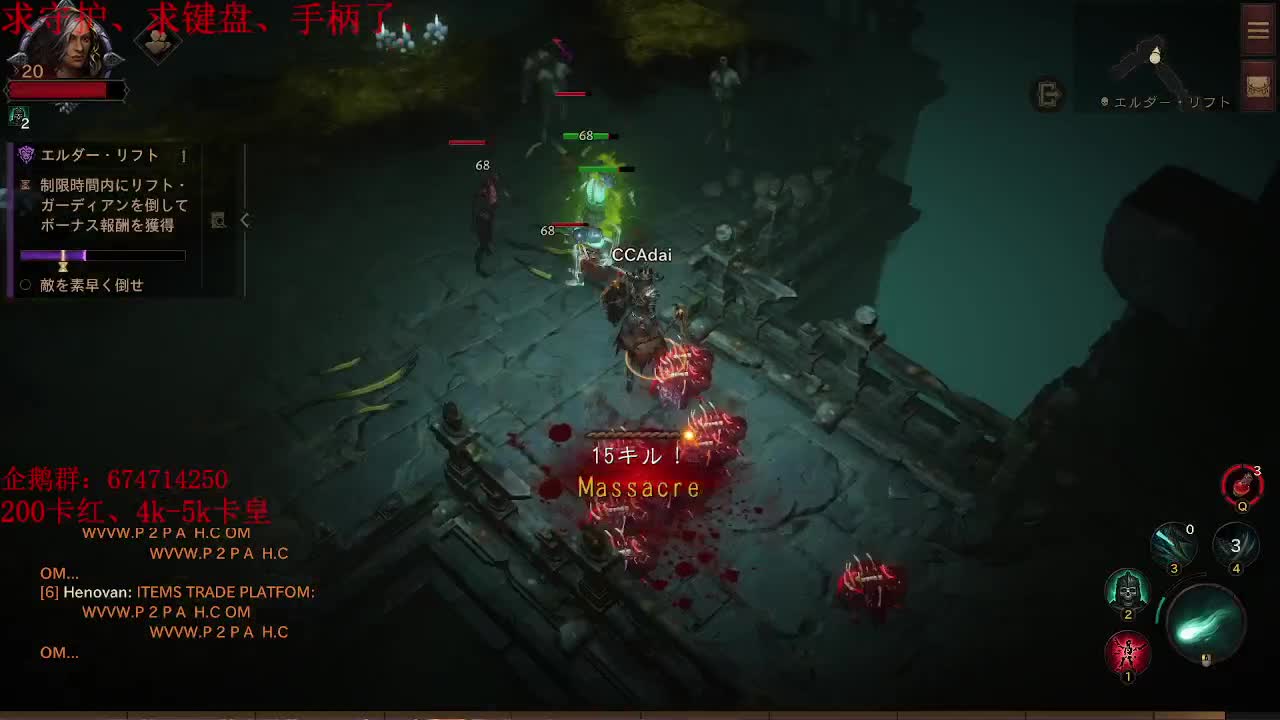This screenshot has height=720, width=1280.
Task: Expand the G marker on the minimap
Action: [x=1046, y=97]
